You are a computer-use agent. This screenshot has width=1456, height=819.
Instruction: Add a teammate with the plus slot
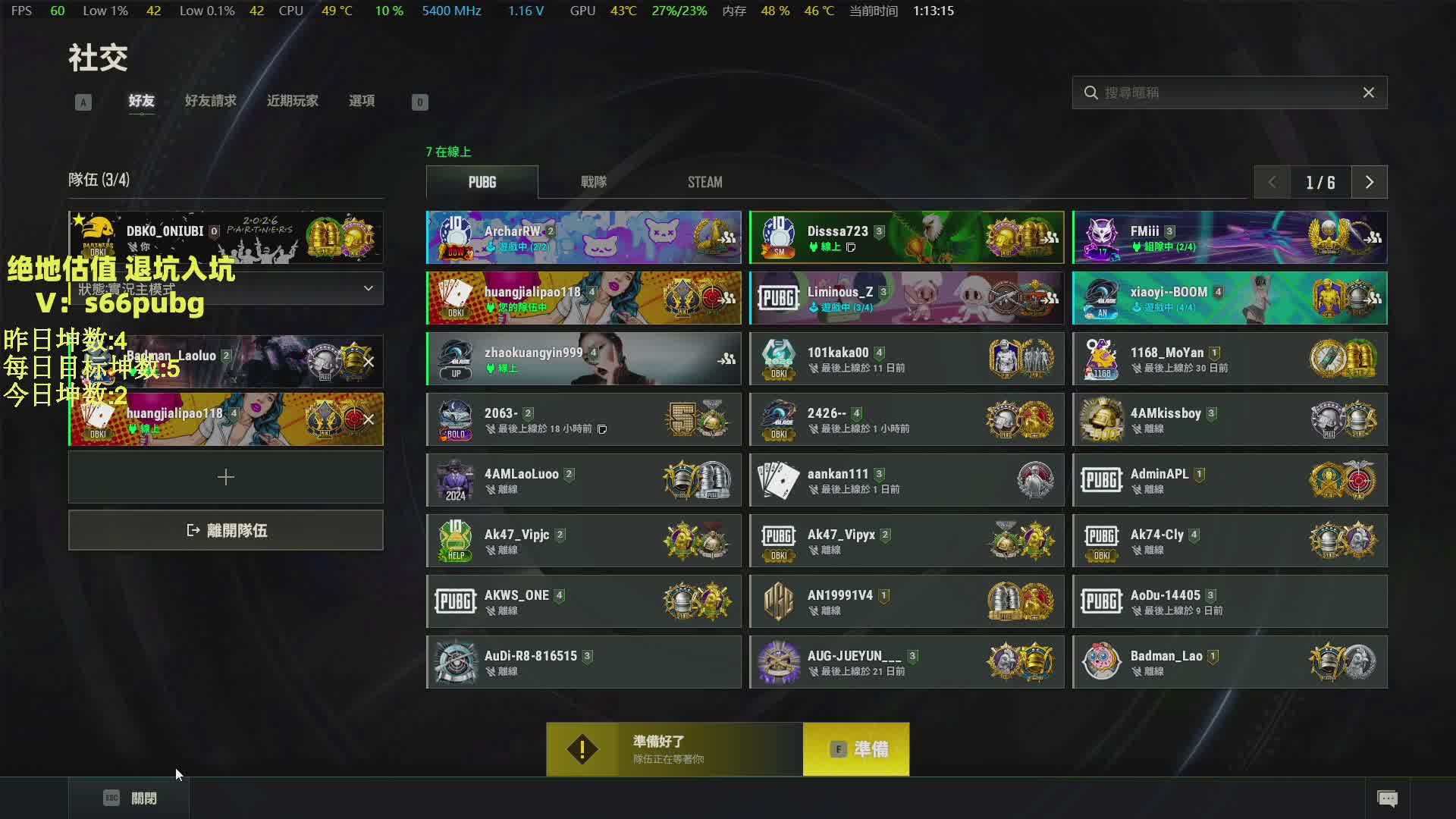pos(226,477)
